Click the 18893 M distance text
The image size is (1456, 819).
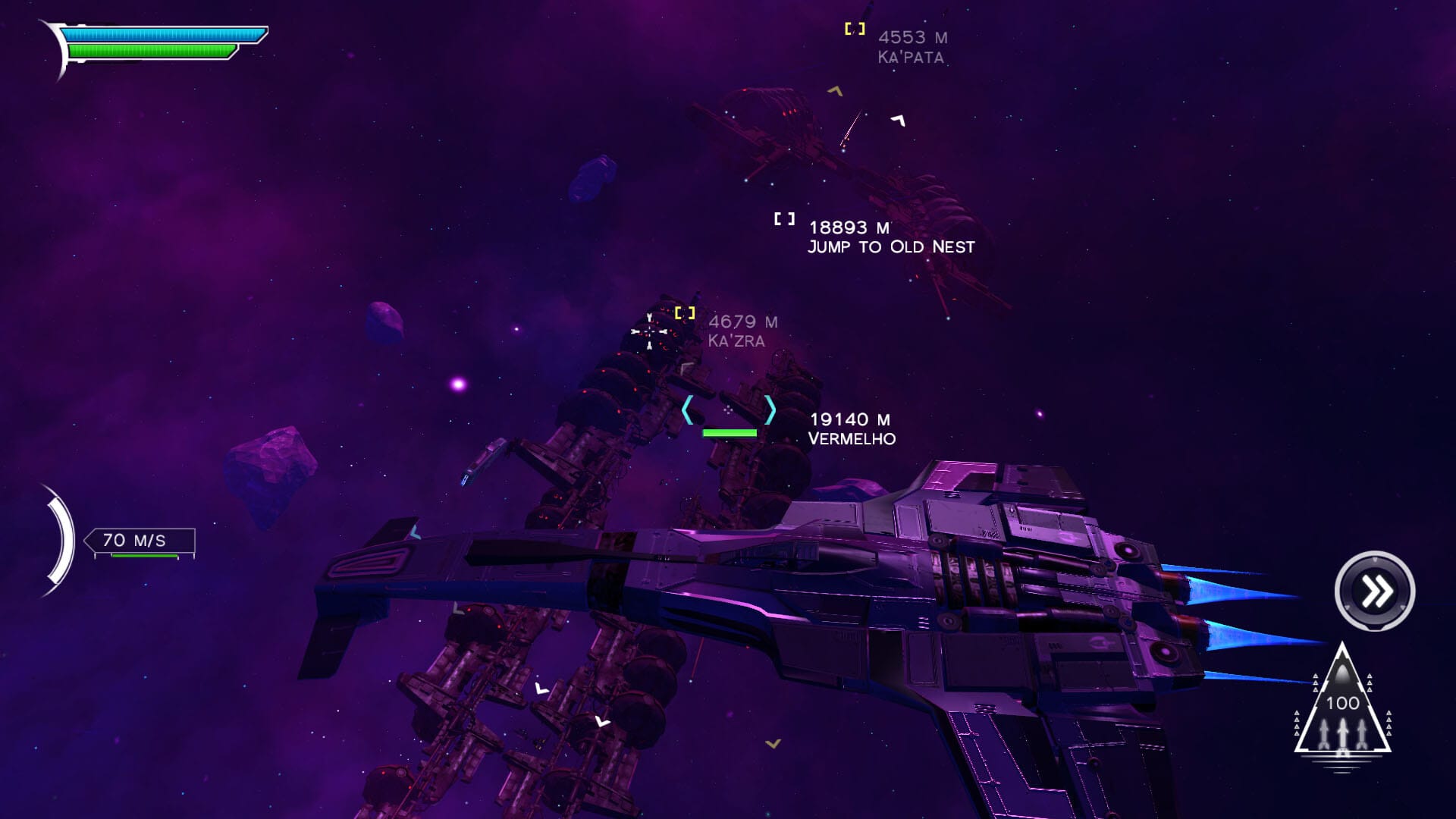coord(848,225)
